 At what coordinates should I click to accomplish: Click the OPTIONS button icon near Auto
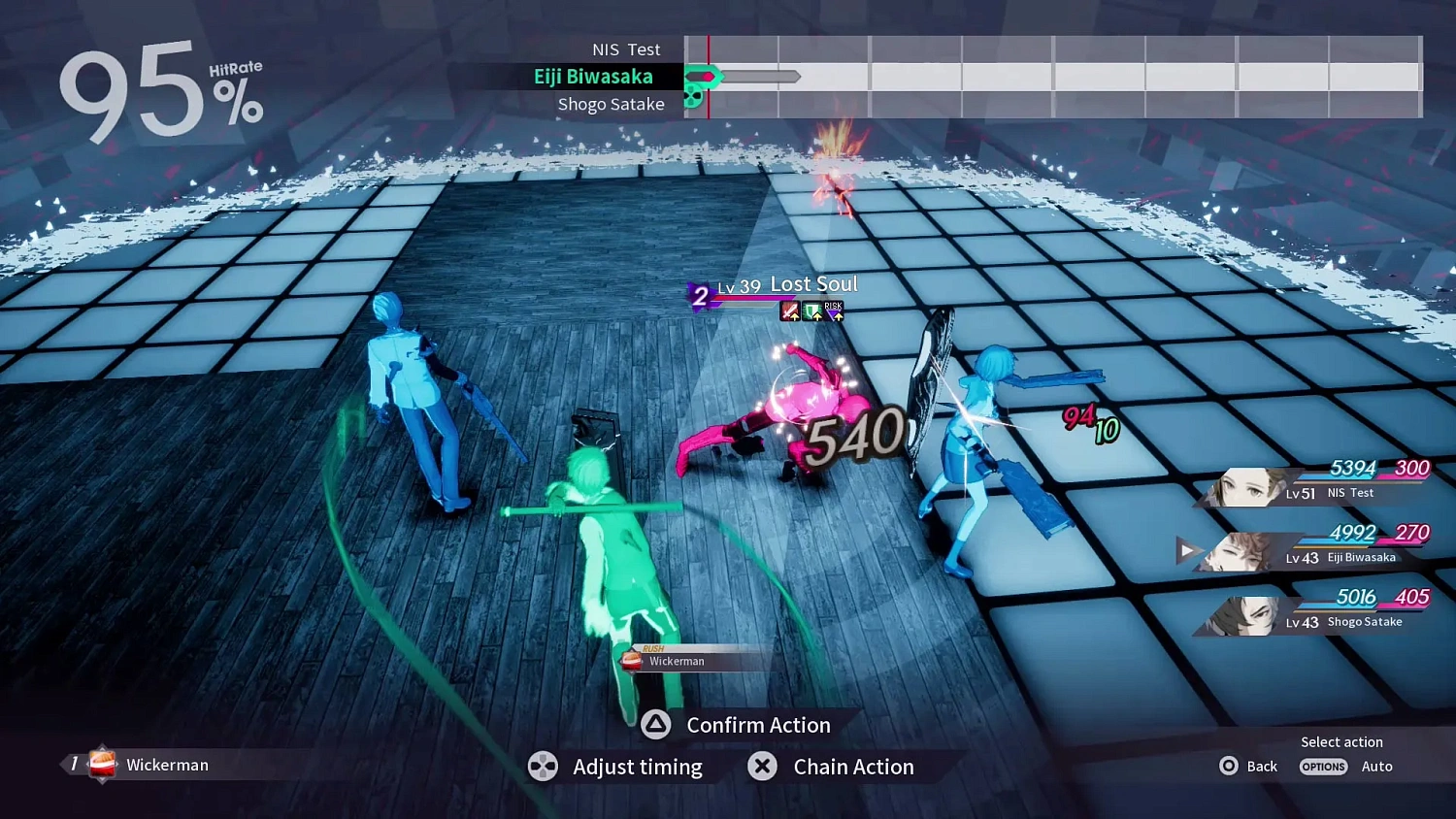(x=1323, y=767)
